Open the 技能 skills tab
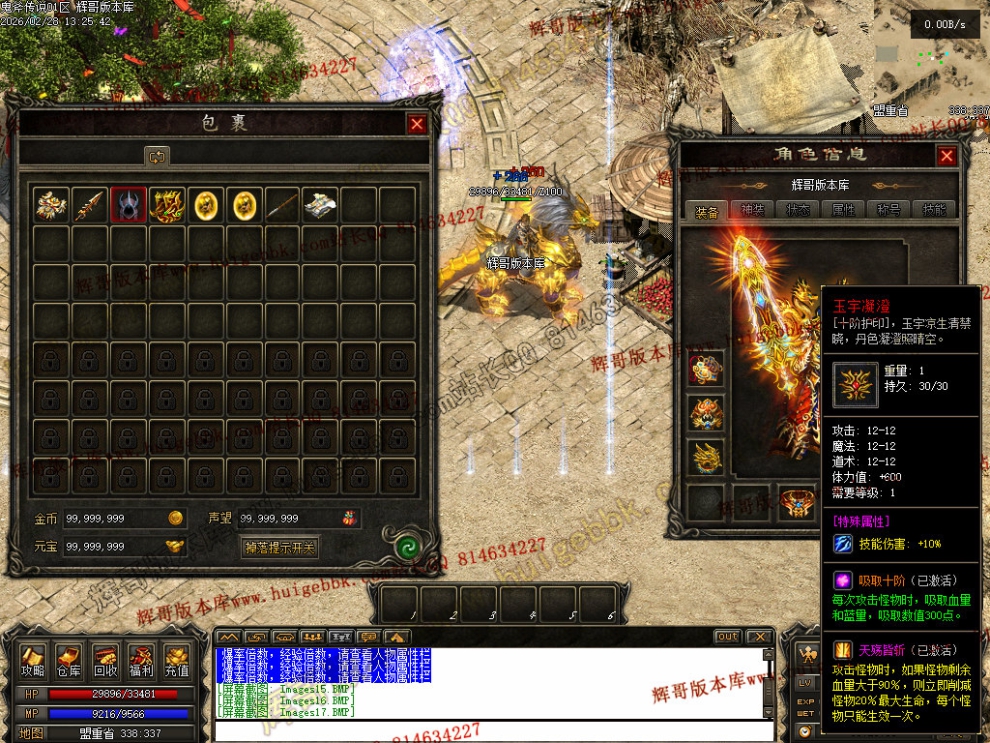The image size is (990, 743). pyautogui.click(x=934, y=211)
